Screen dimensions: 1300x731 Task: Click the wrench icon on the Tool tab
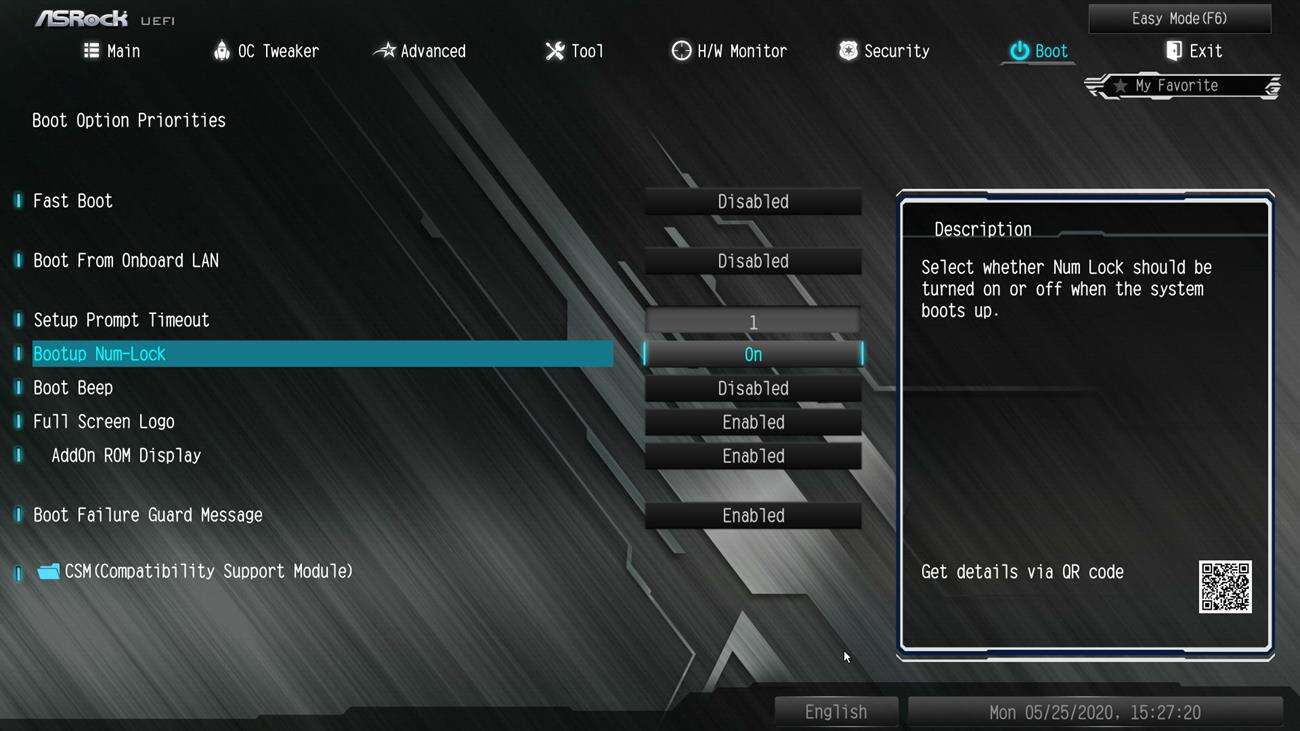coord(555,50)
